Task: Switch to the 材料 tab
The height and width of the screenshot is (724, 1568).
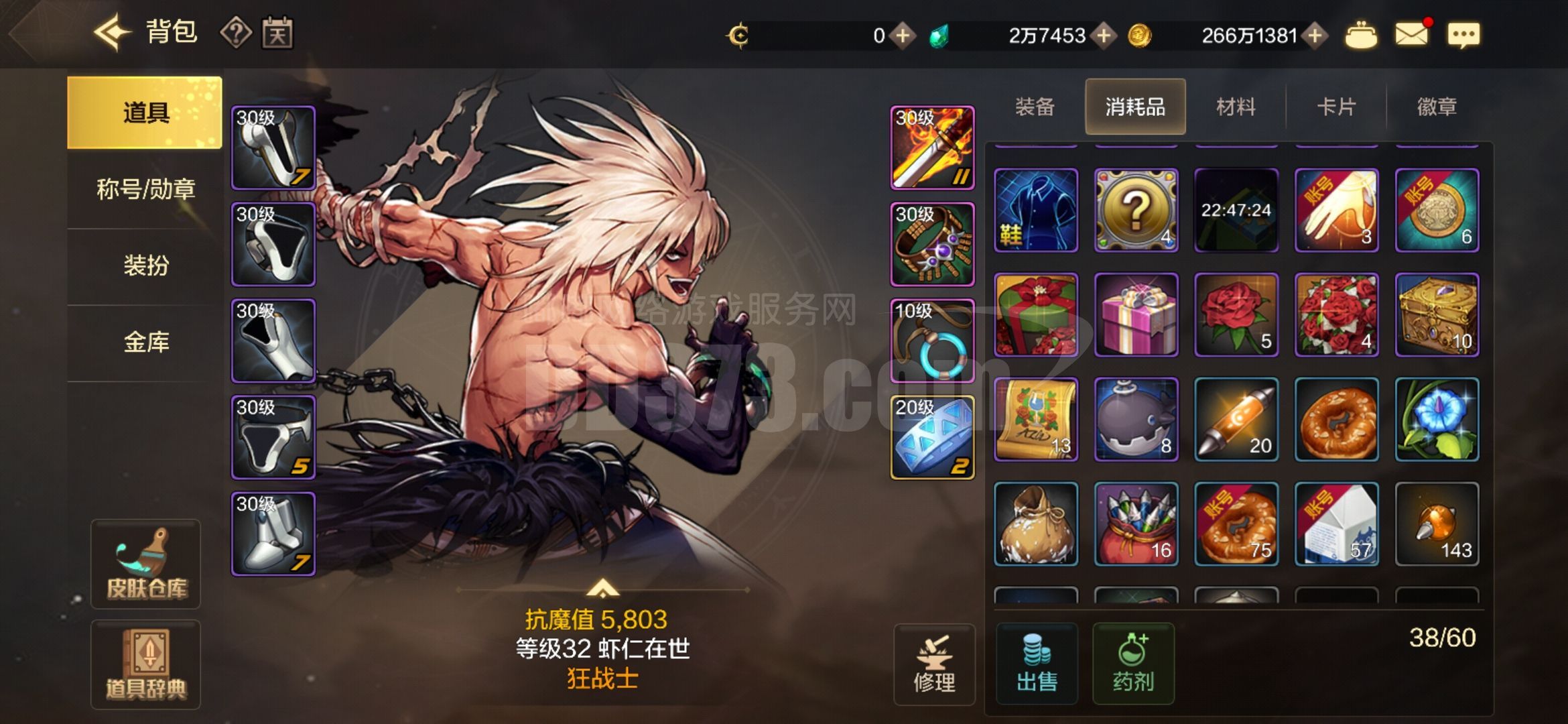Action: (x=1235, y=106)
